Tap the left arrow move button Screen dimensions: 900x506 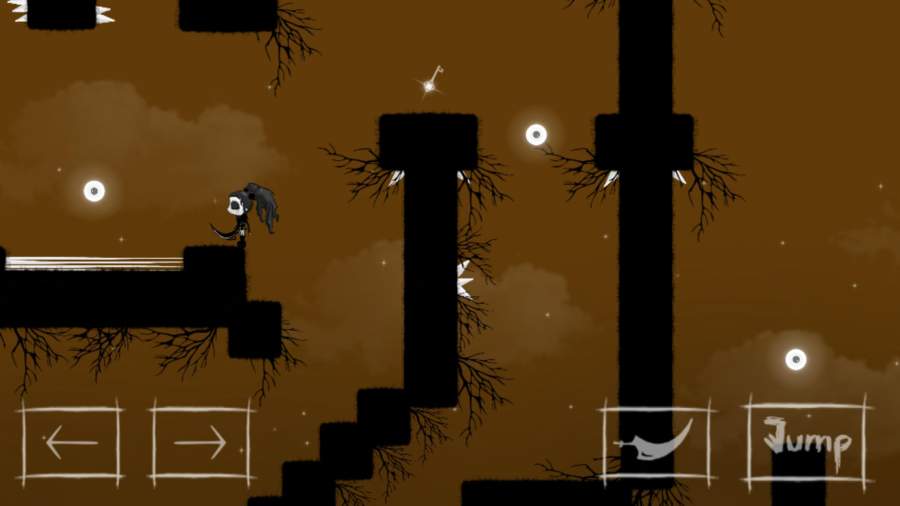point(70,442)
